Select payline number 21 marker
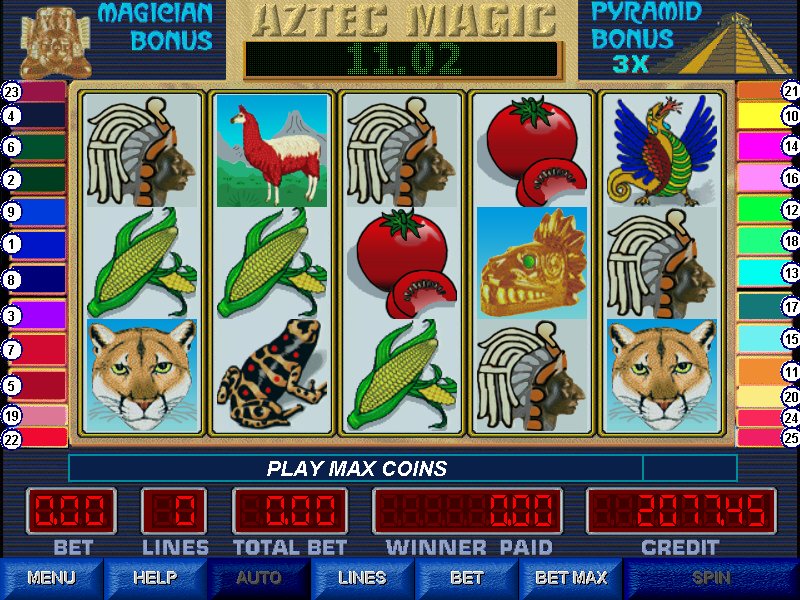The height and width of the screenshot is (600, 800). coord(790,91)
